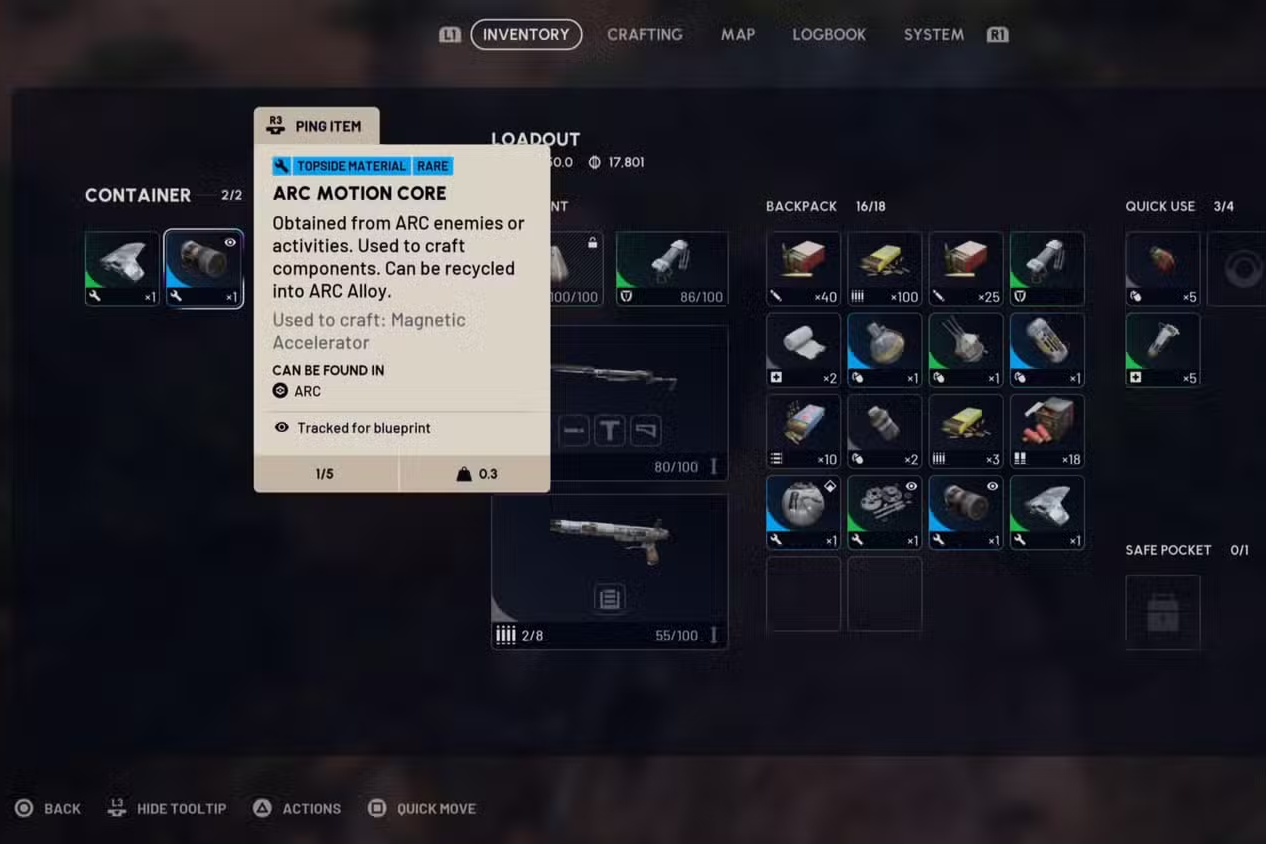The width and height of the screenshot is (1266, 844).
Task: Select the equipped shield showing 86/100
Action: tap(672, 268)
